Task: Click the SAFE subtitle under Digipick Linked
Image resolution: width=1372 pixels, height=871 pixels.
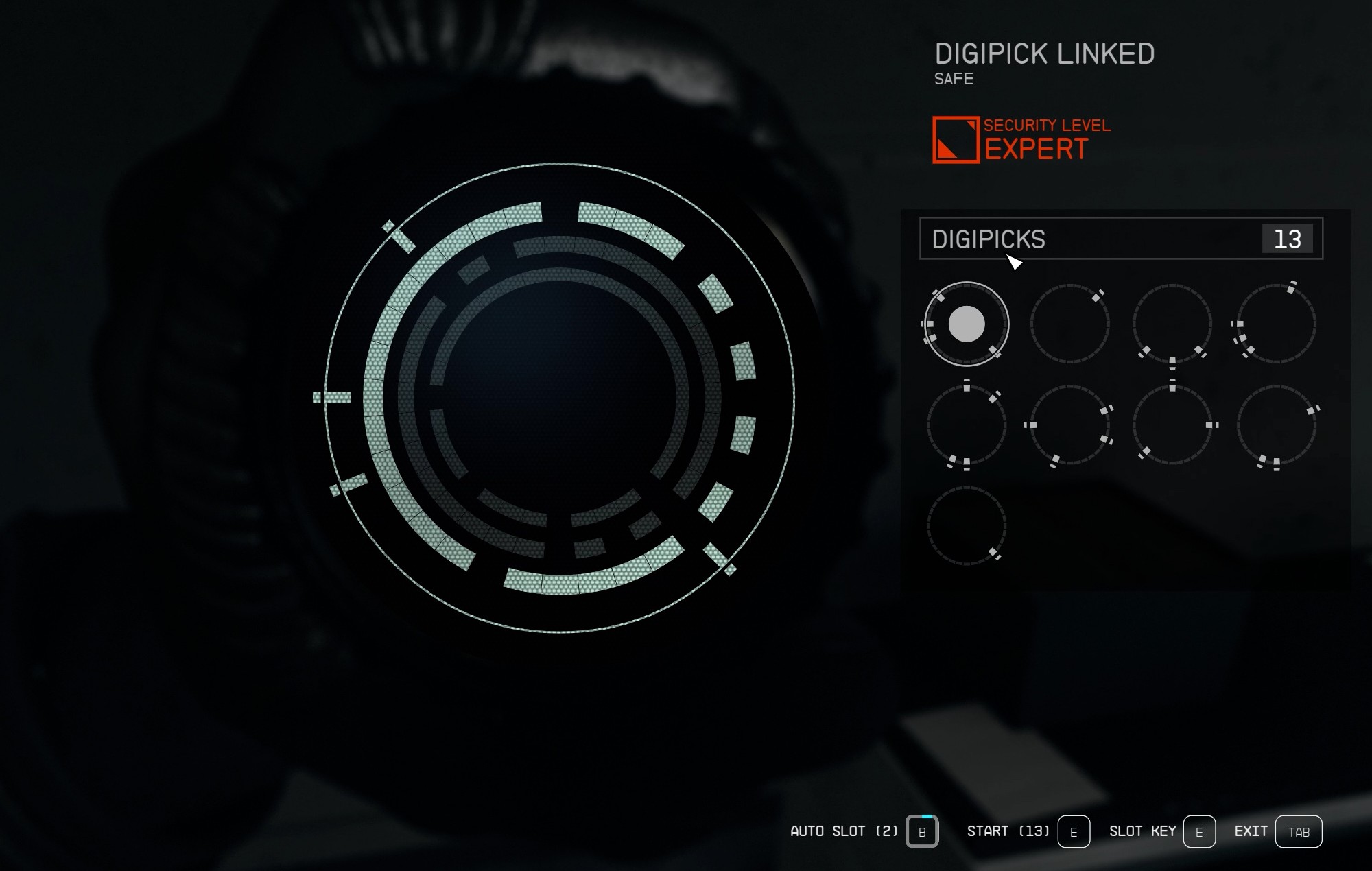Action: (x=954, y=80)
